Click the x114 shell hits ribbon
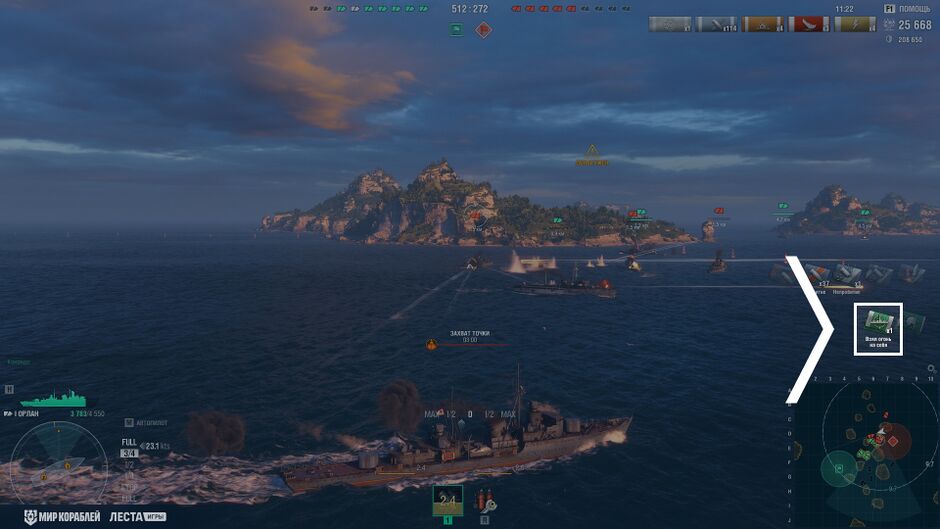The width and height of the screenshot is (940, 529). pyautogui.click(x=715, y=24)
